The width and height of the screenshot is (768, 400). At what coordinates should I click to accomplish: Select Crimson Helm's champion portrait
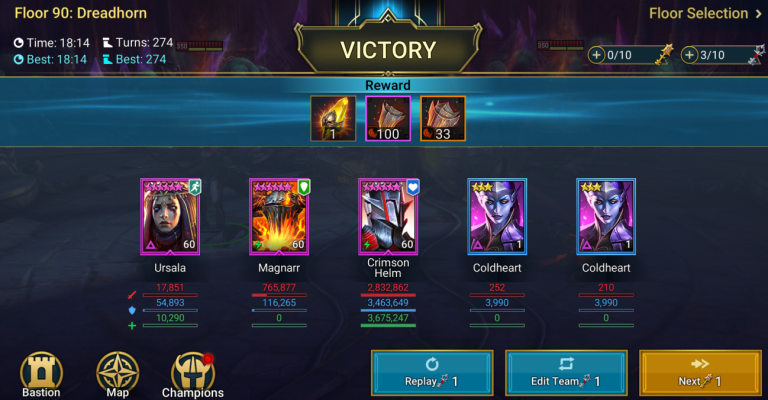pos(388,216)
